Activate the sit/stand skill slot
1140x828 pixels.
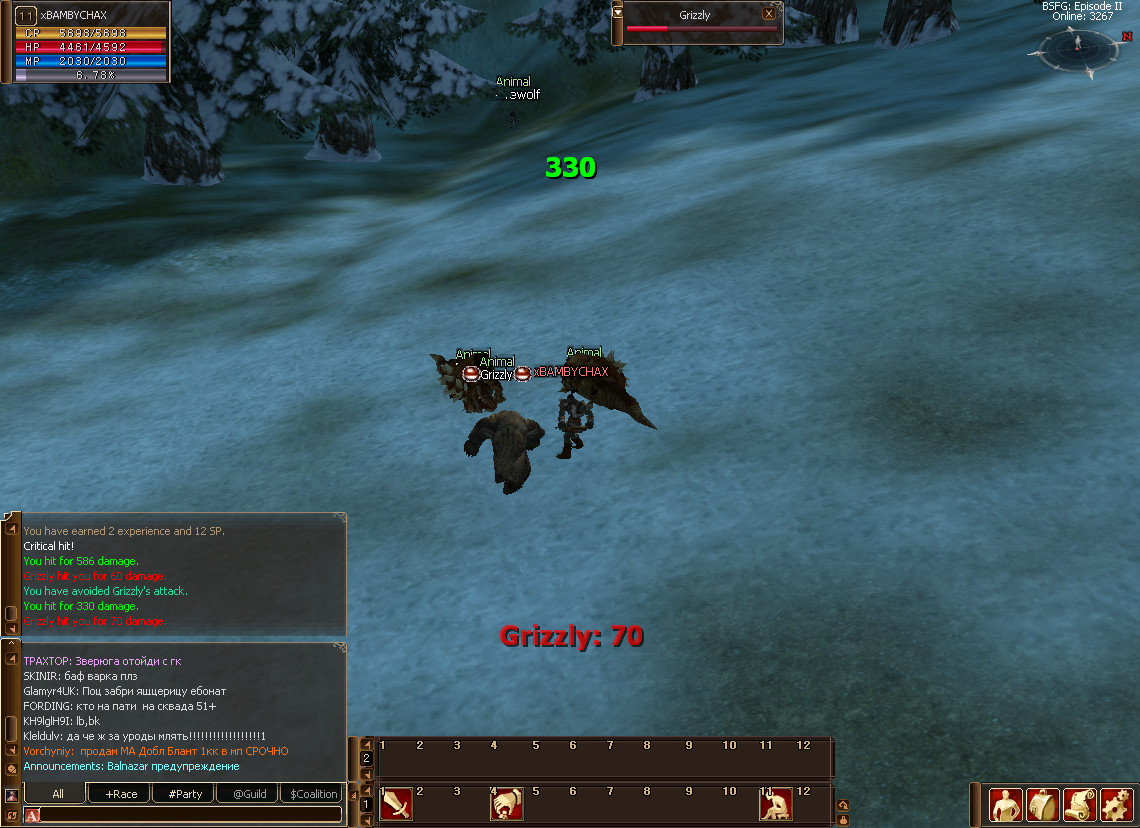(776, 804)
